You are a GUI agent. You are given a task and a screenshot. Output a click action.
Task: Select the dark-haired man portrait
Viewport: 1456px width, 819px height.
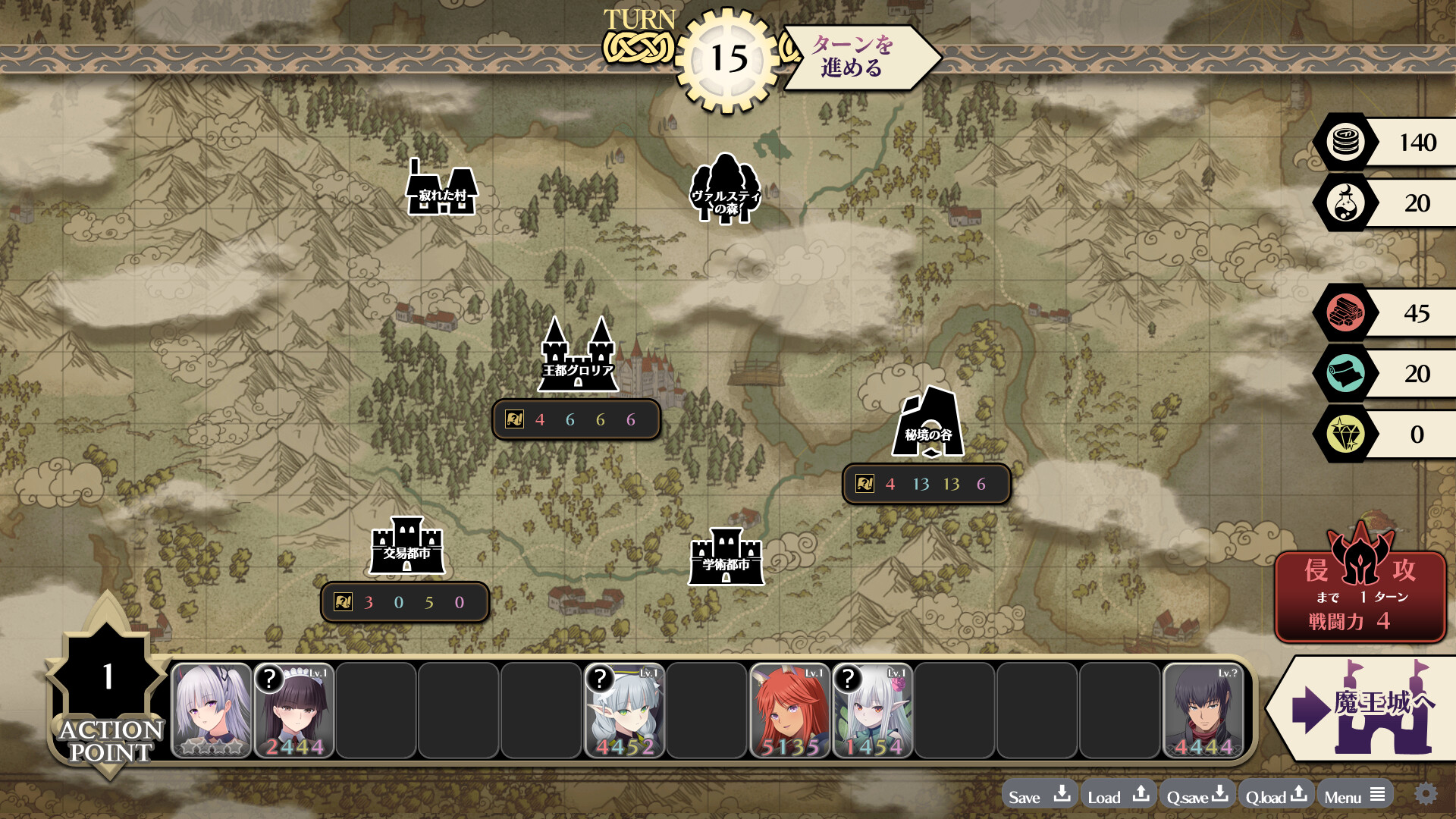tap(1203, 711)
